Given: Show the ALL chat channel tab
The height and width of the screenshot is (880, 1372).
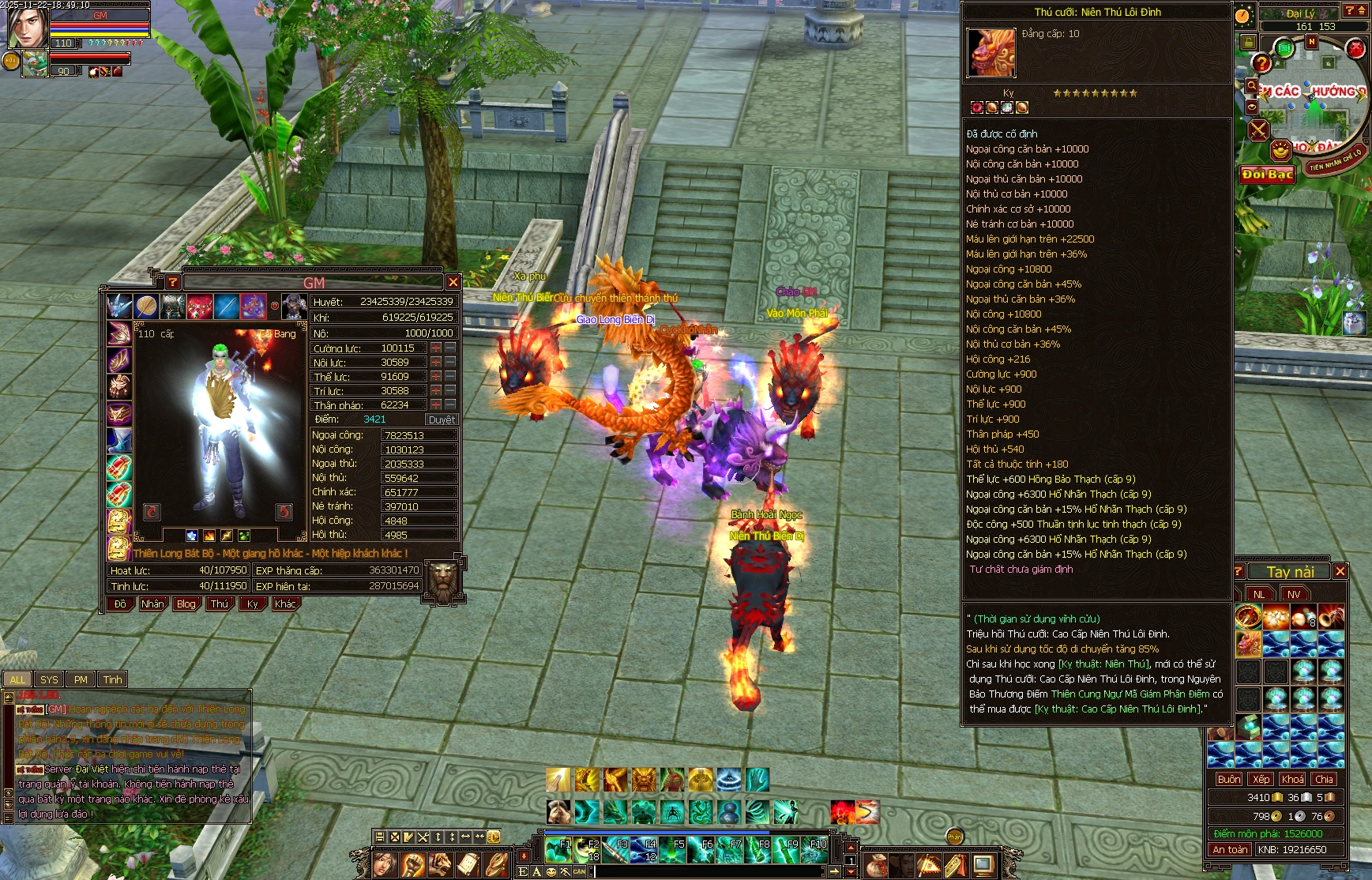Looking at the screenshot, I should 17,679.
